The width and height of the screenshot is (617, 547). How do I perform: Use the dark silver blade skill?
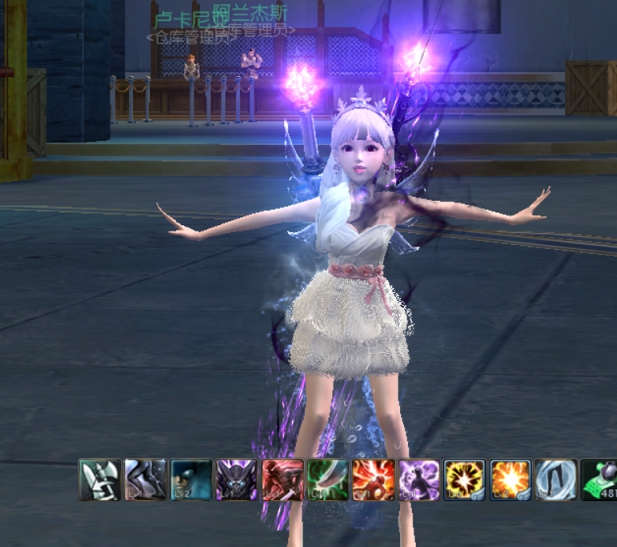145,480
